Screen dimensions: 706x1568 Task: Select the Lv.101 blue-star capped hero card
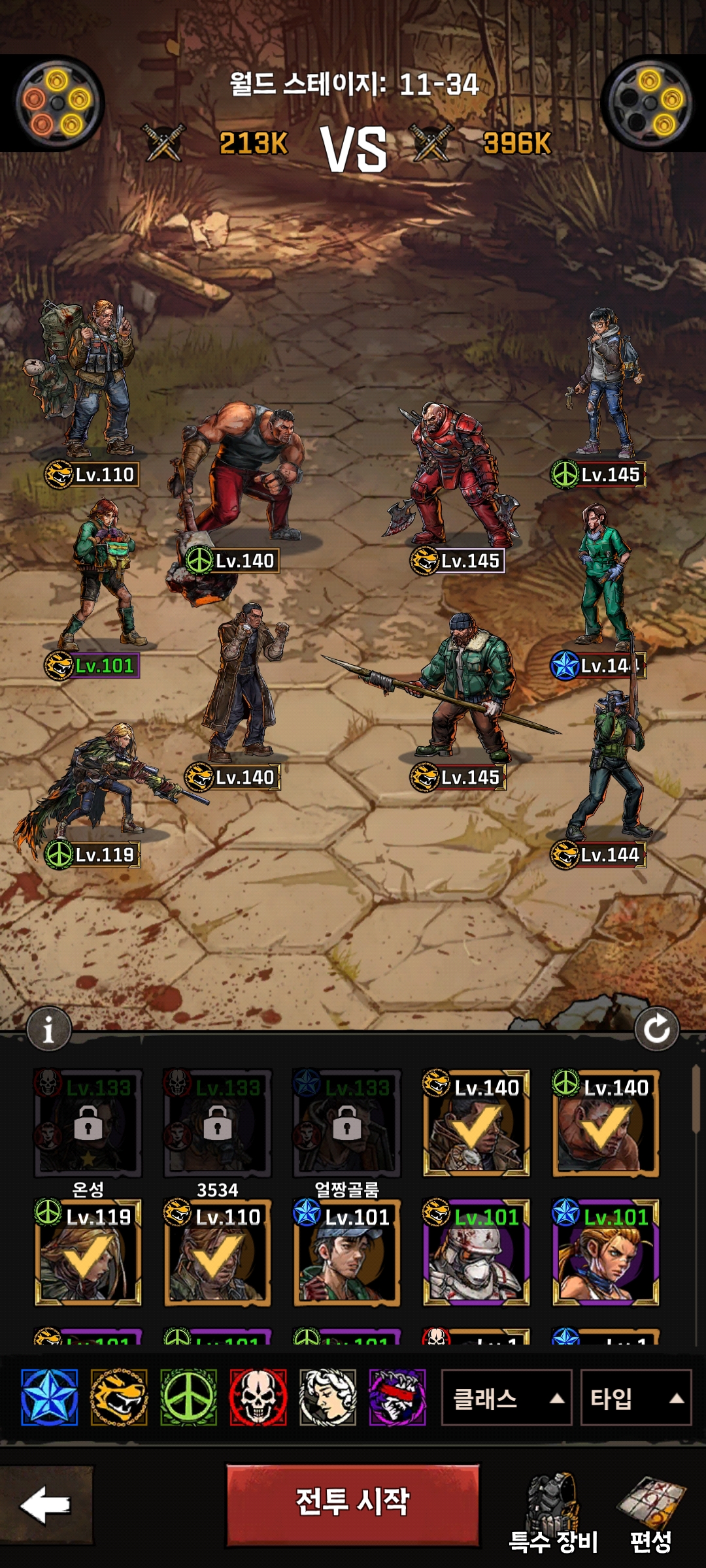click(346, 1252)
